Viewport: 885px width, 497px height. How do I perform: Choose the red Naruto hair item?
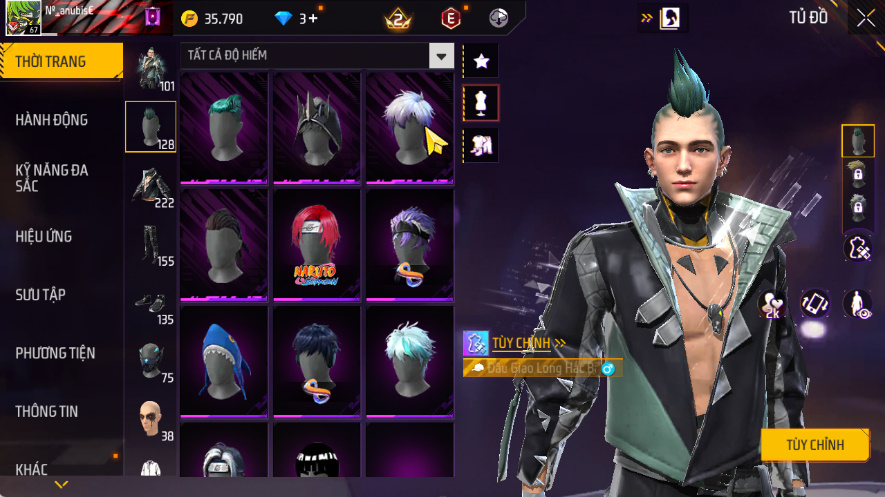(316, 244)
